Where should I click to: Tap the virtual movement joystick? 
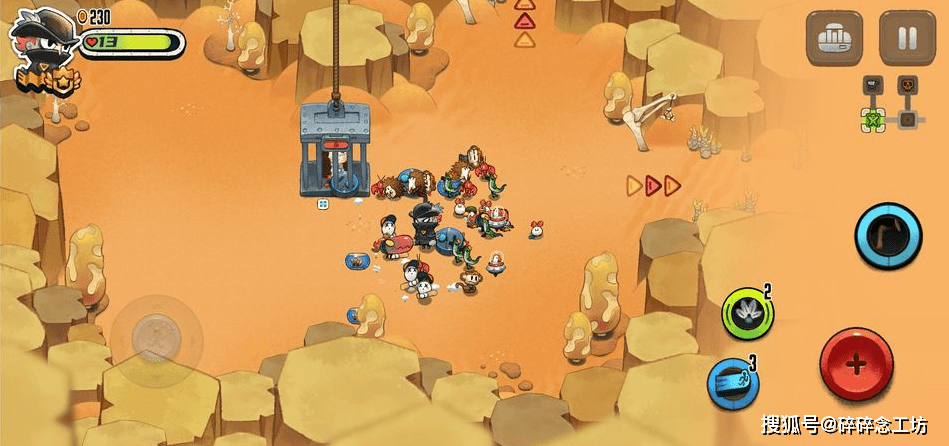(153, 331)
